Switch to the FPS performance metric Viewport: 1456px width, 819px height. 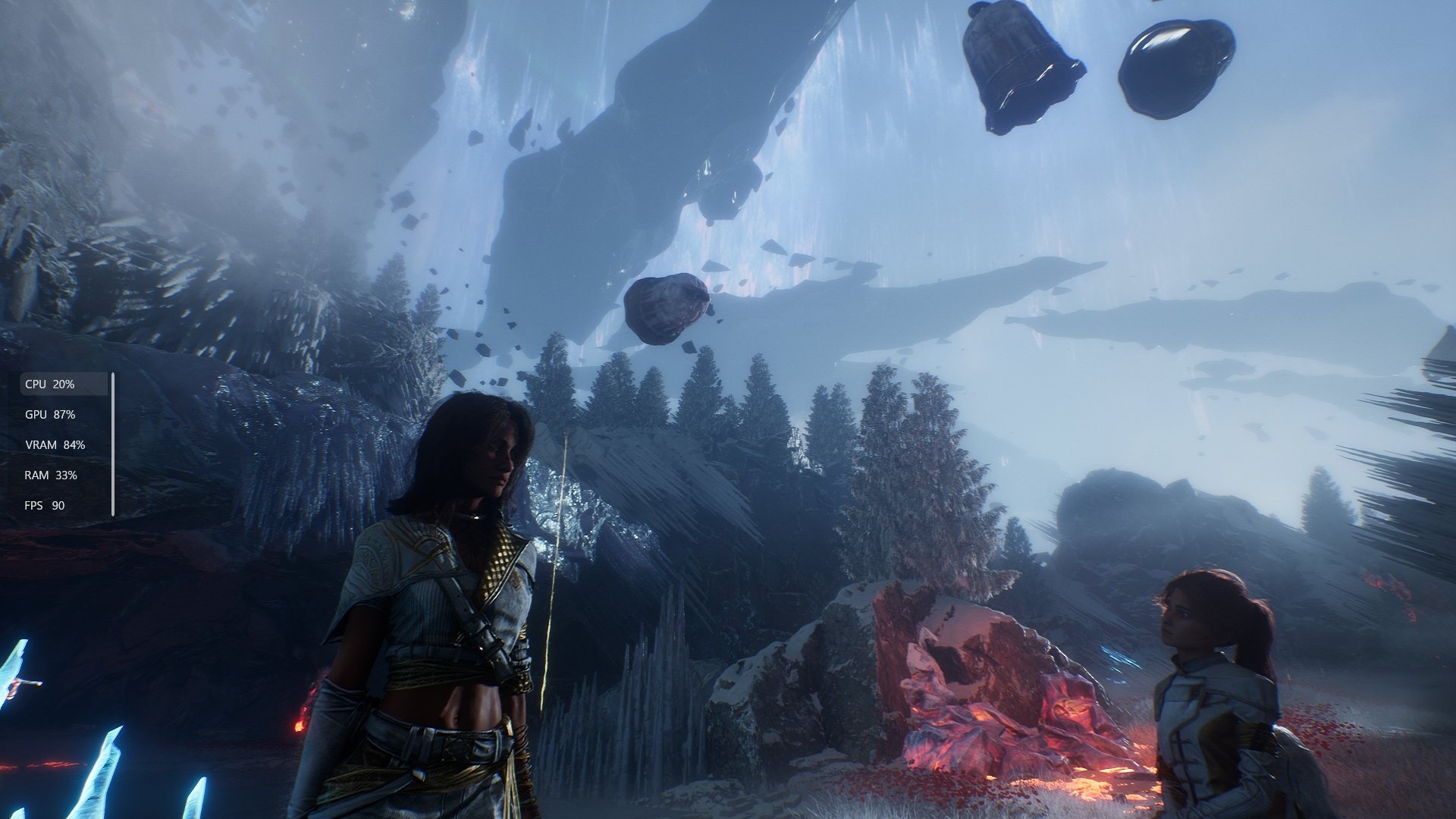pyautogui.click(x=45, y=506)
